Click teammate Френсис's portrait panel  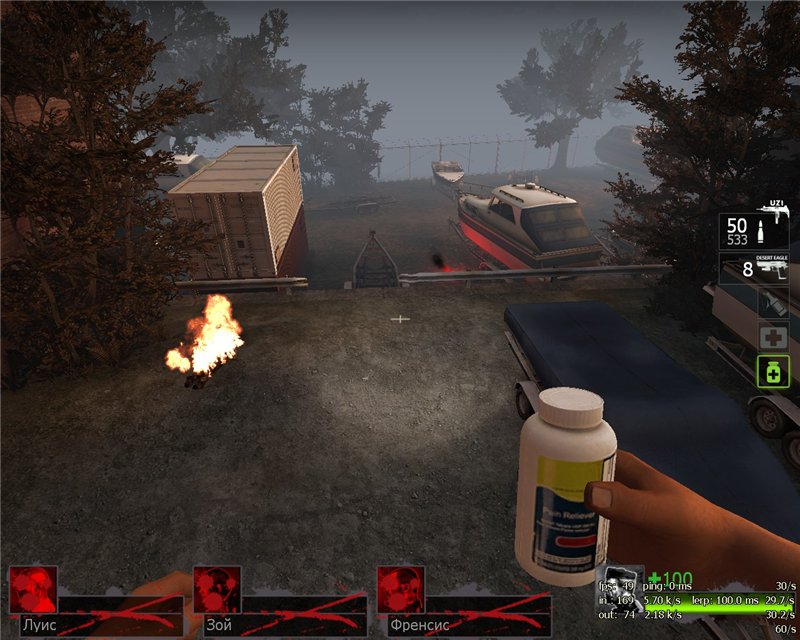pyautogui.click(x=401, y=590)
